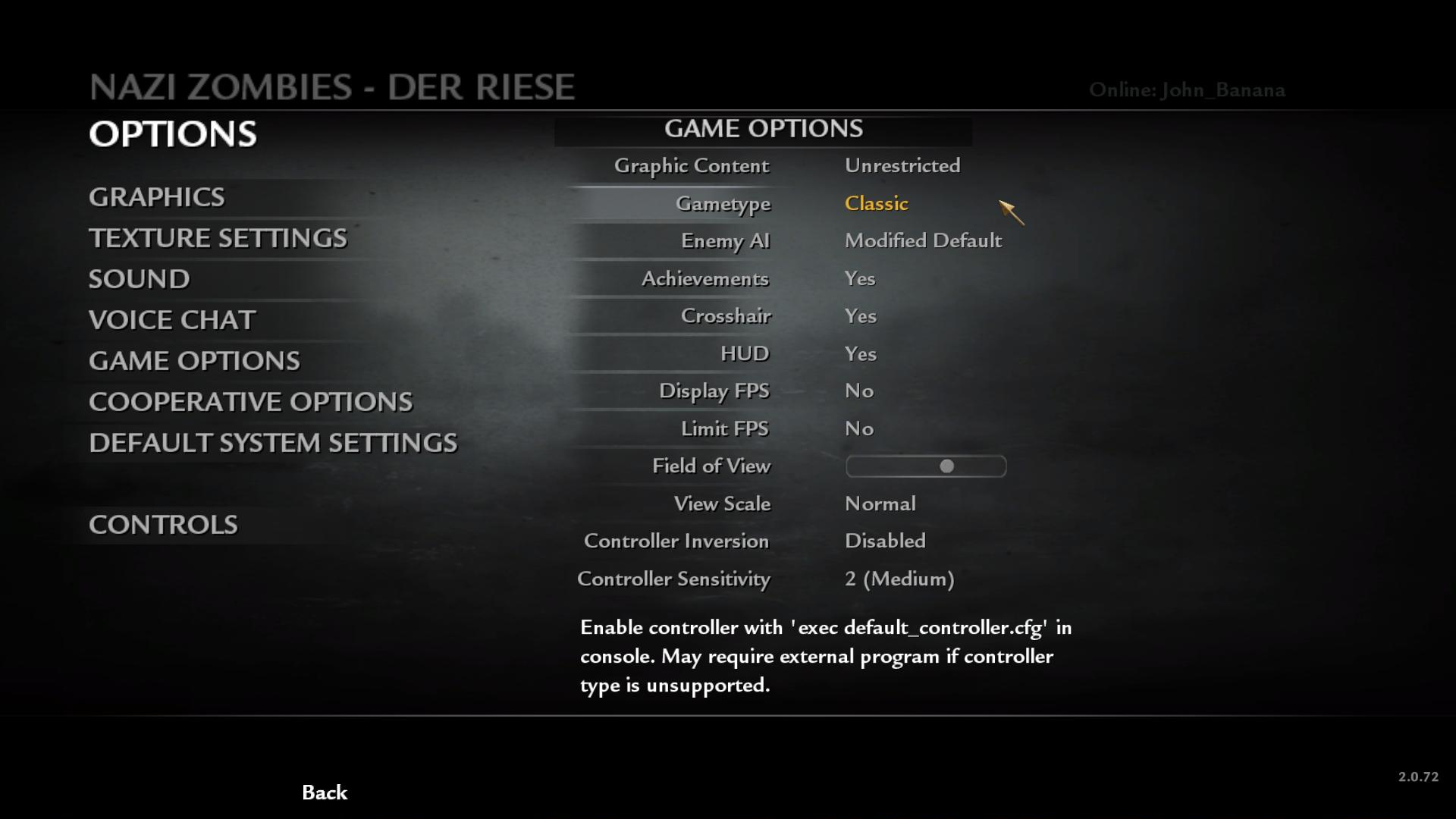
Task: Open the CONTROLS section
Action: click(163, 523)
